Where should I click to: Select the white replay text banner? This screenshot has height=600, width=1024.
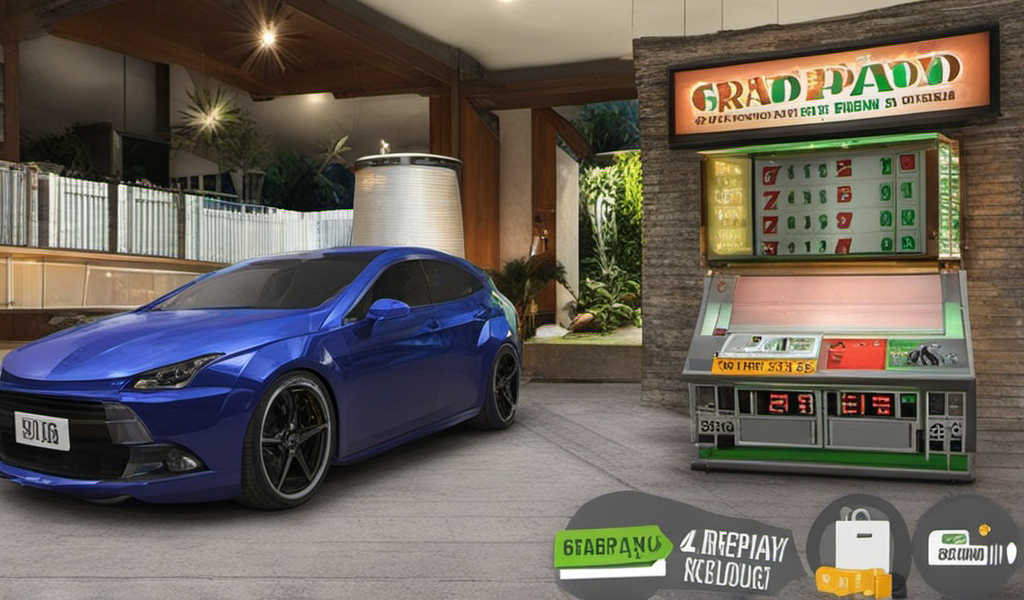[x=734, y=559]
